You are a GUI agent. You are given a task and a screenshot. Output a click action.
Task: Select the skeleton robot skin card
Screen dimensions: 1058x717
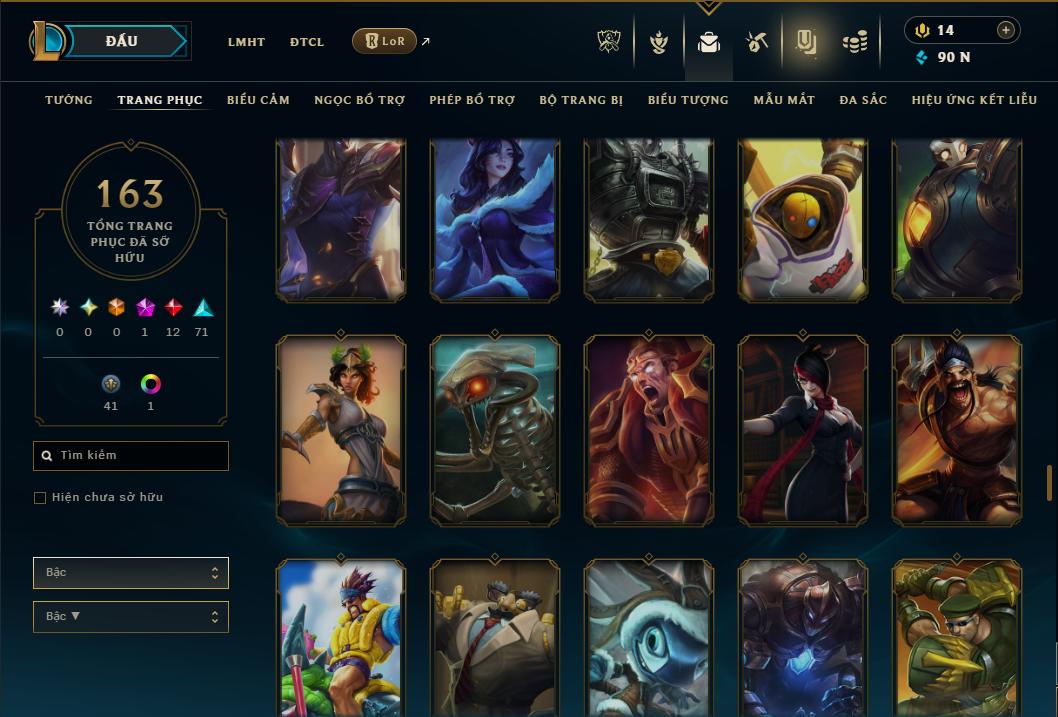pyautogui.click(x=495, y=430)
